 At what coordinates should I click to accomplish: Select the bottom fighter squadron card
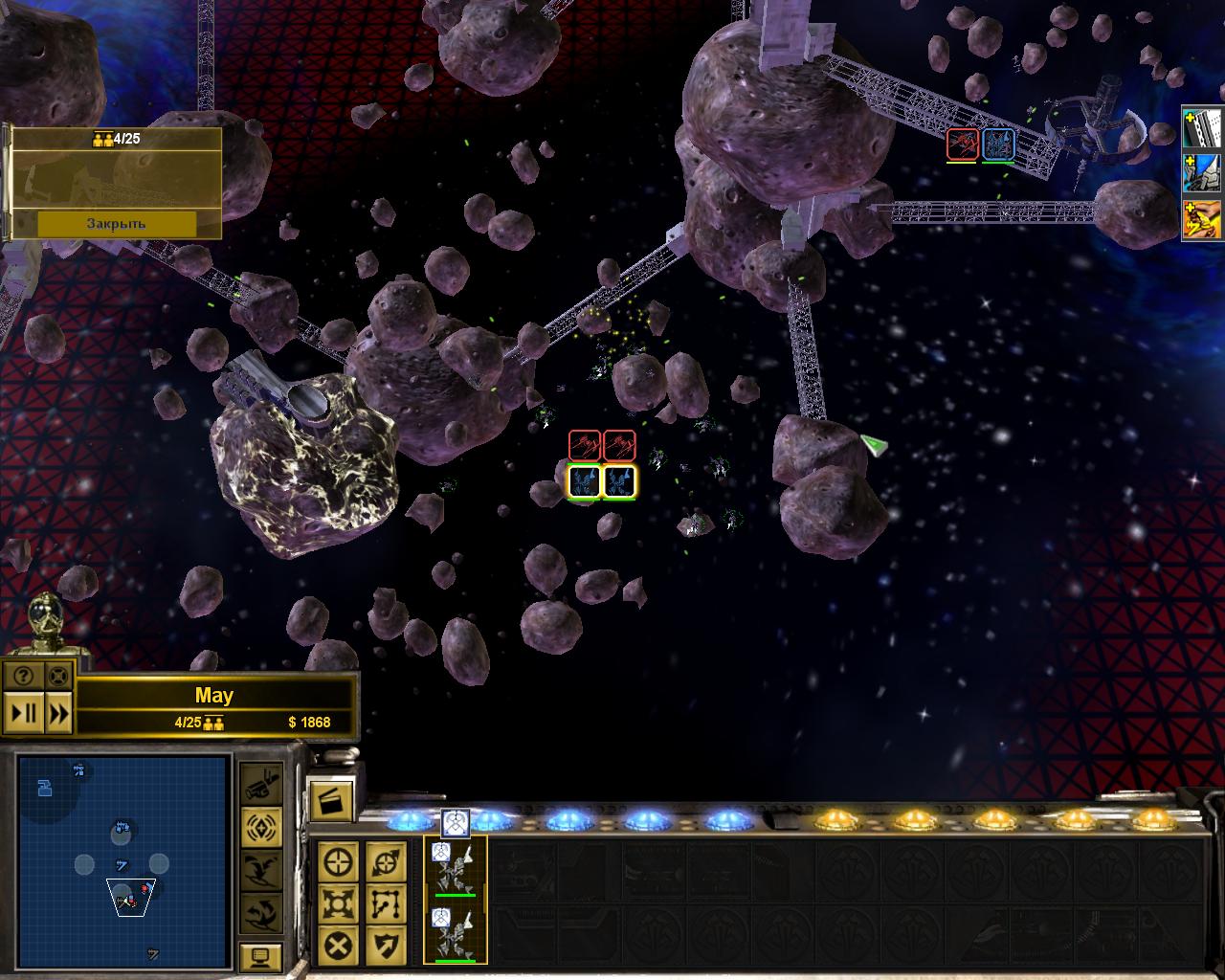click(455, 933)
